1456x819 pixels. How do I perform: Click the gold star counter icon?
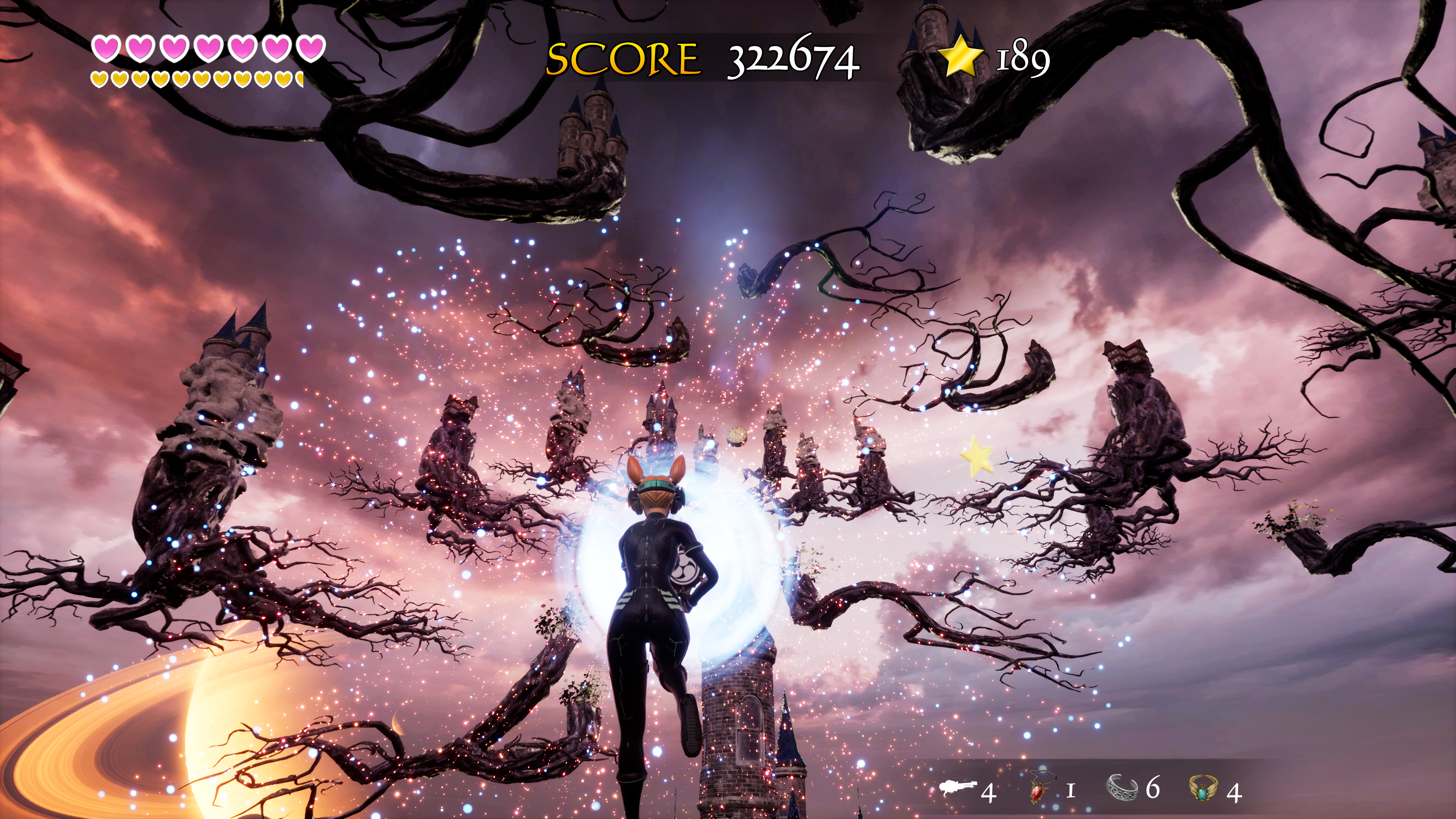[960, 55]
